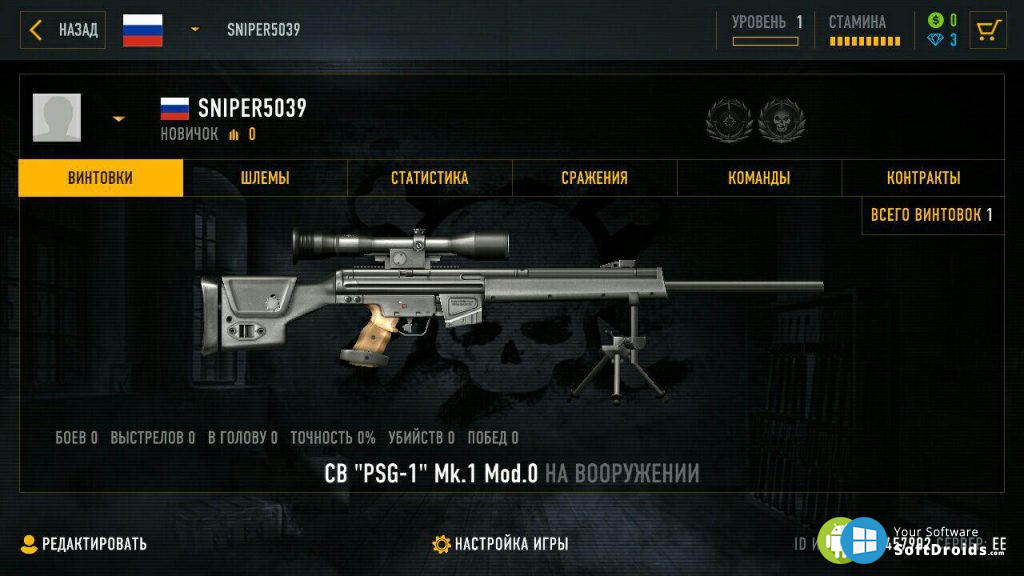Screen dimensions: 1024x576
Task: Open the ШЛЕМЫ tab
Action: point(265,178)
